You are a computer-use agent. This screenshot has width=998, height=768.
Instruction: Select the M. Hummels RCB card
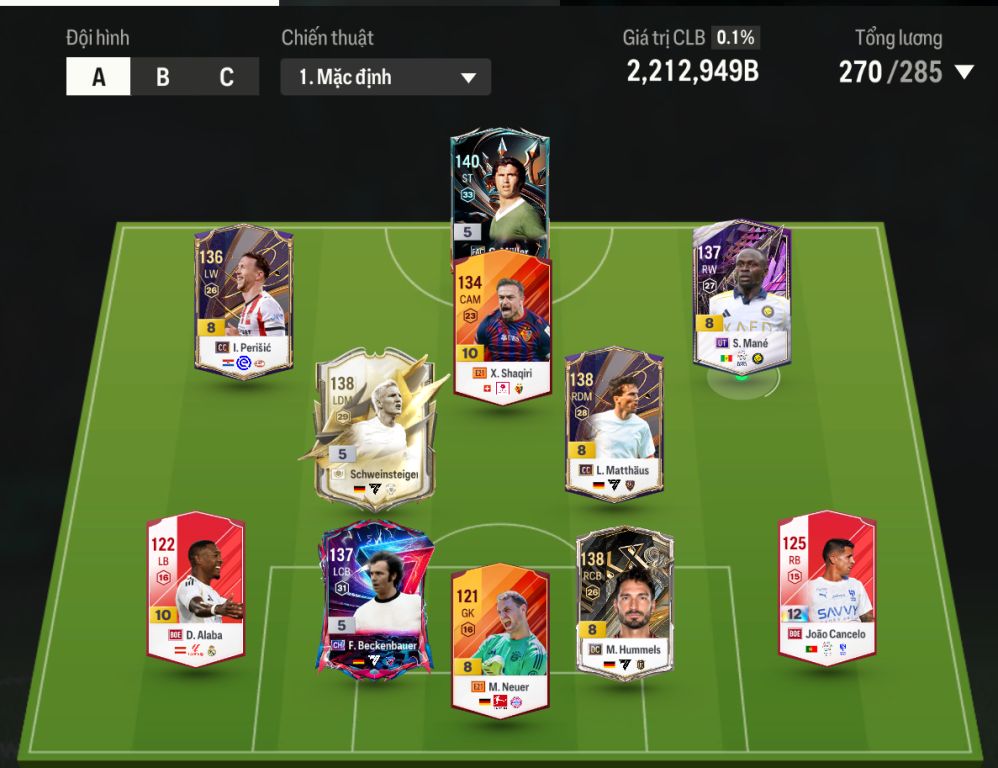click(x=625, y=602)
